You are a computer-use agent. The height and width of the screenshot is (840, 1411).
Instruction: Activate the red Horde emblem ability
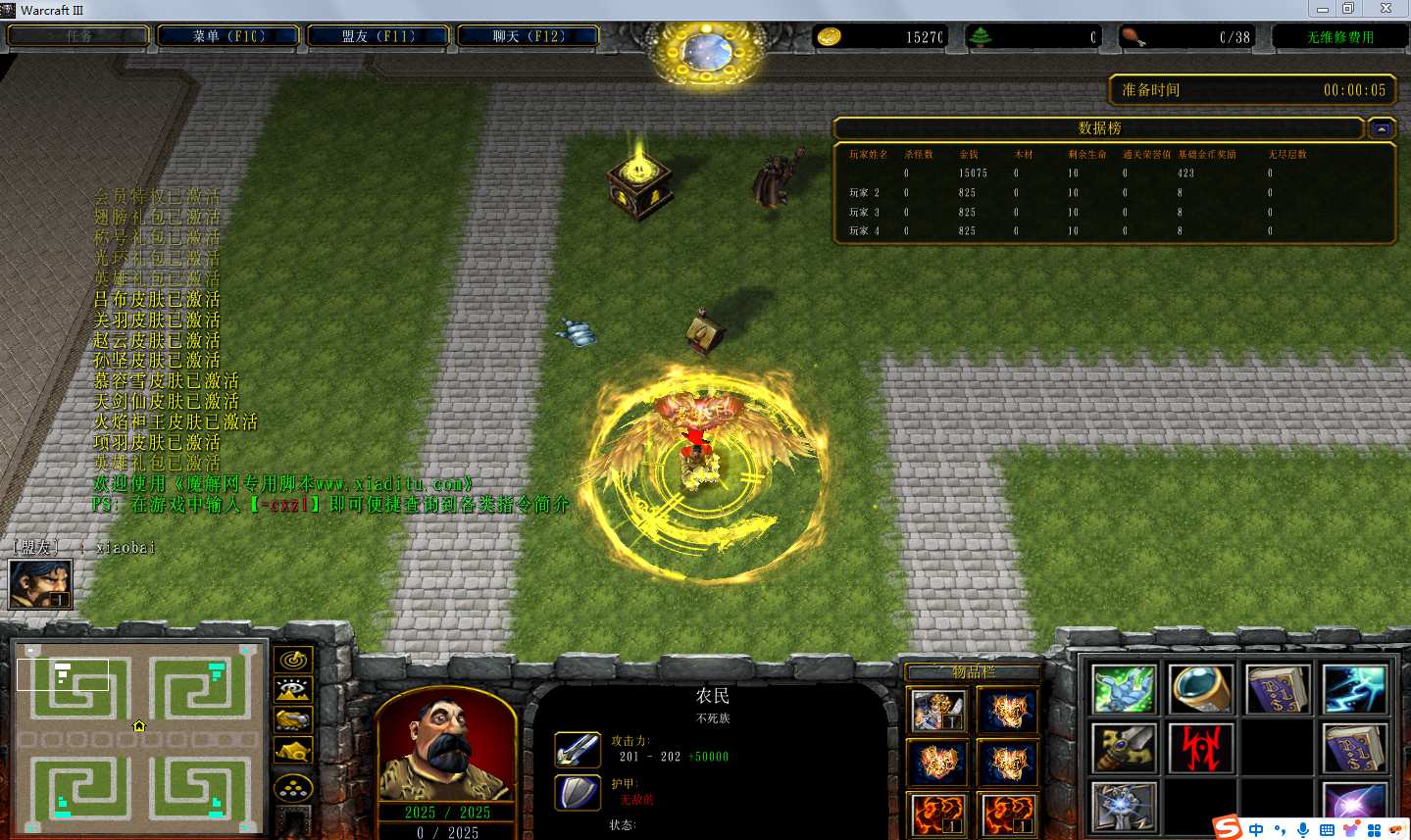pyautogui.click(x=1200, y=749)
